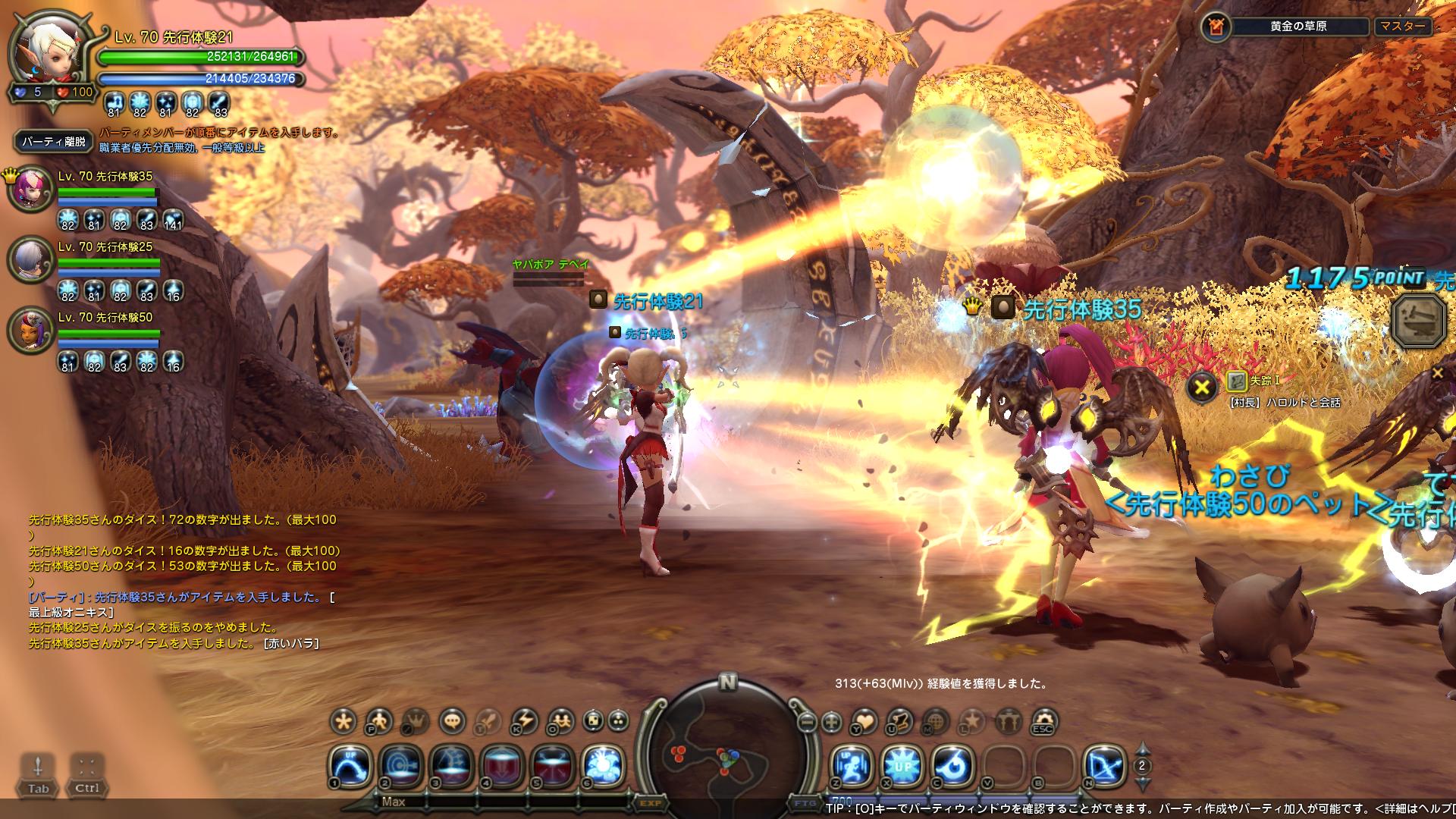This screenshot has width=1456, height=819.
Task: Open the lightning bolt skill menu icon
Action: click(524, 720)
